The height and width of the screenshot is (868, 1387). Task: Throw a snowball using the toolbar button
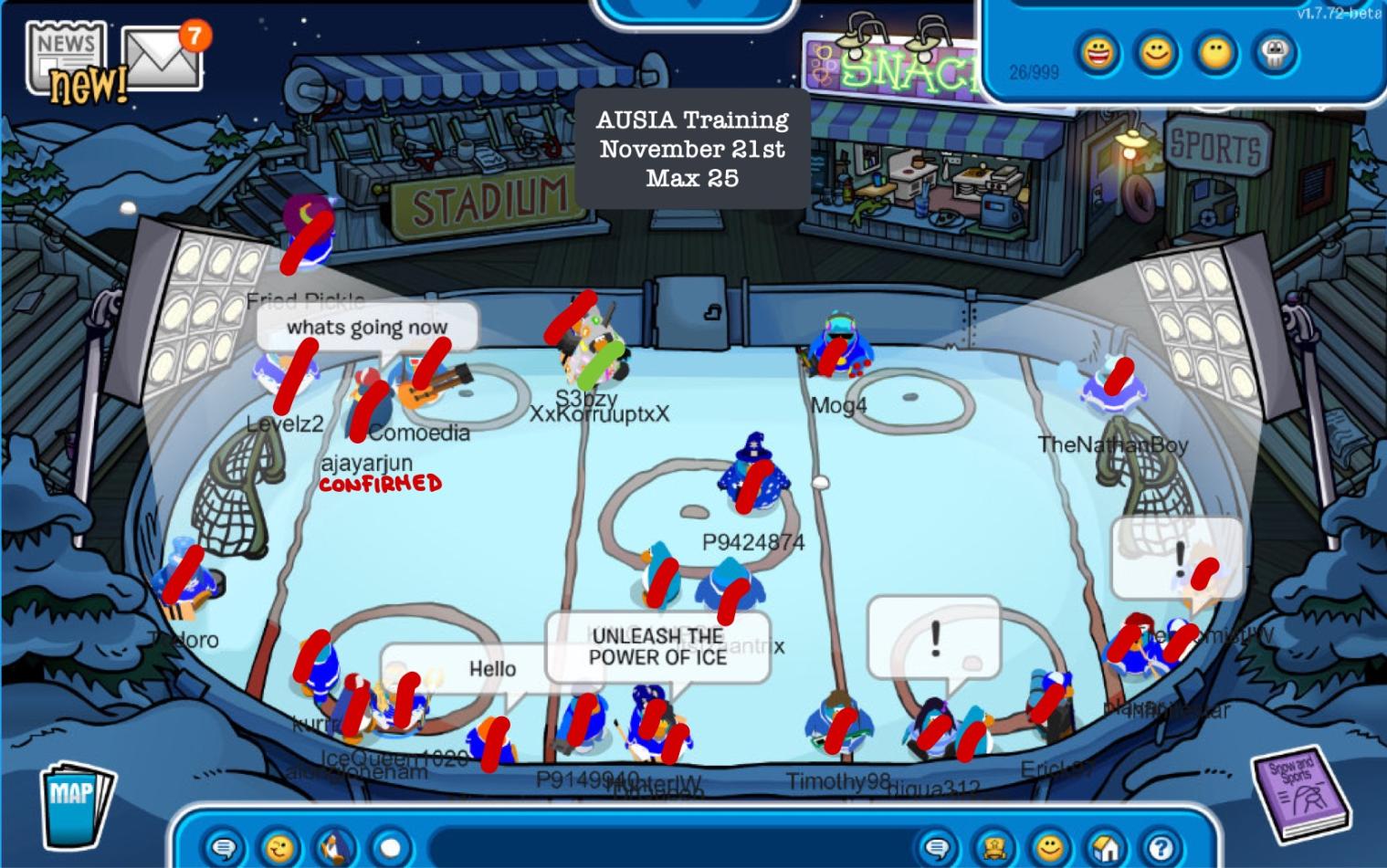click(391, 848)
